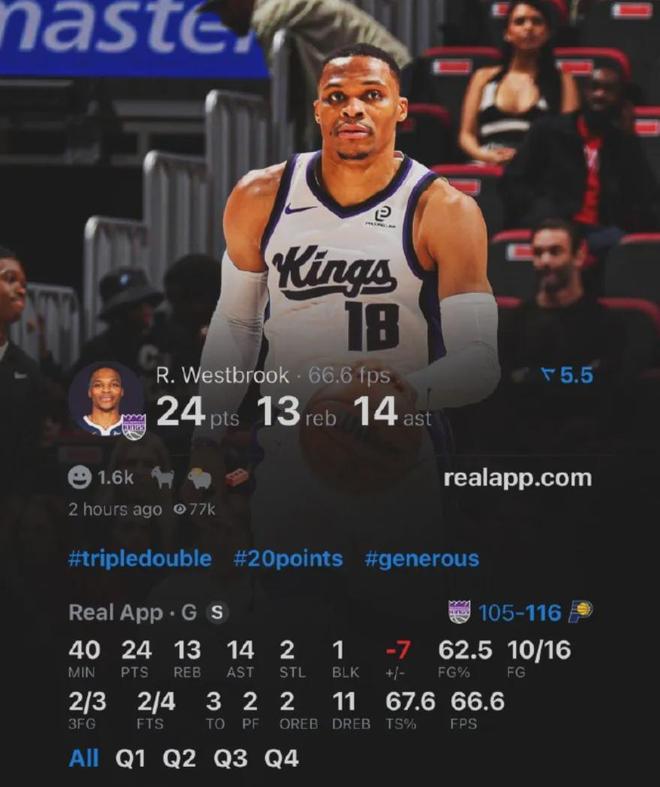Select the #generous hashtag
Viewport: 660px width, 787px height.
tap(421, 558)
